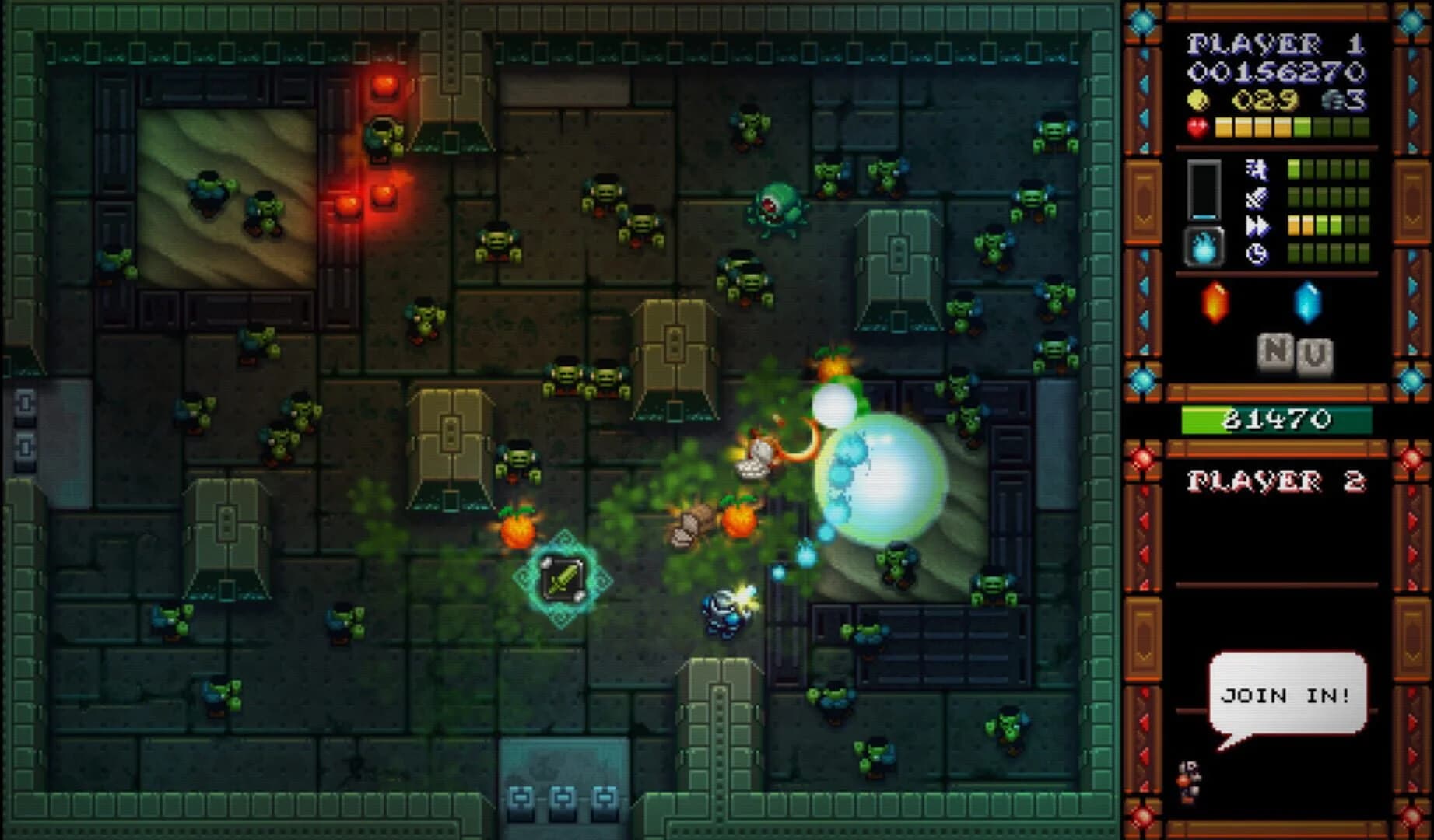Image resolution: width=1434 pixels, height=840 pixels.
Task: Click the fast-forward fire-rate stat icon
Action: [x=1257, y=223]
